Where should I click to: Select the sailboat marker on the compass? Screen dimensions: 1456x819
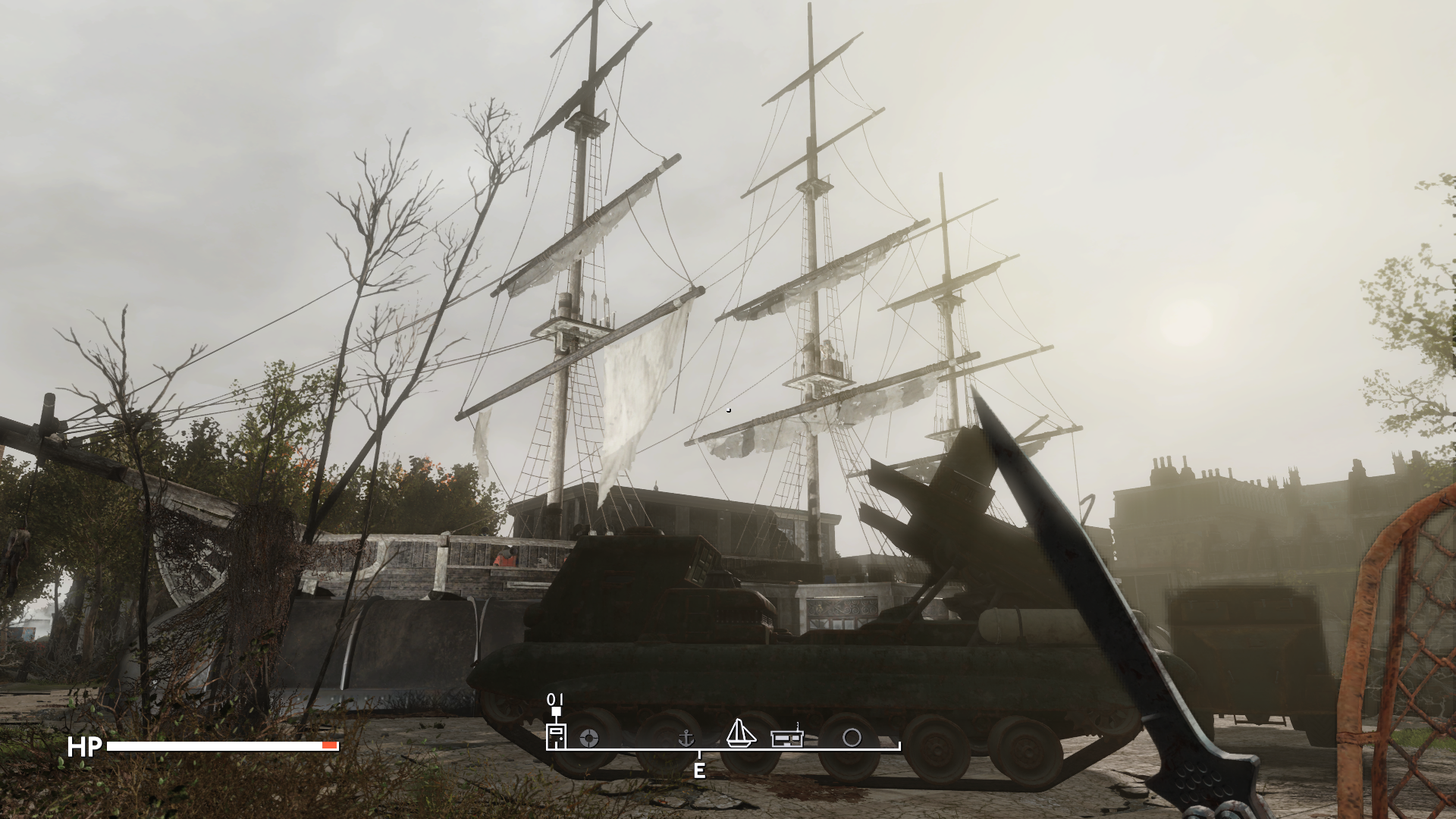(x=741, y=733)
